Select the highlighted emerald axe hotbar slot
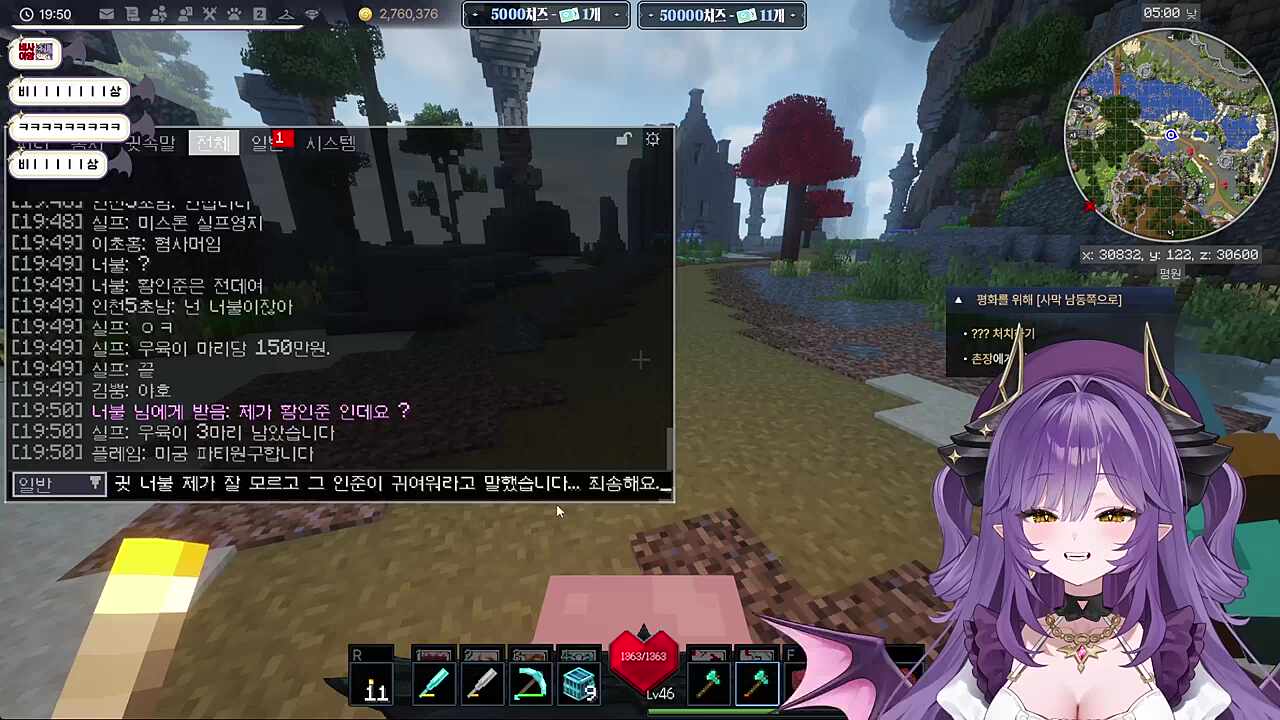The image size is (1280, 720). (x=757, y=683)
